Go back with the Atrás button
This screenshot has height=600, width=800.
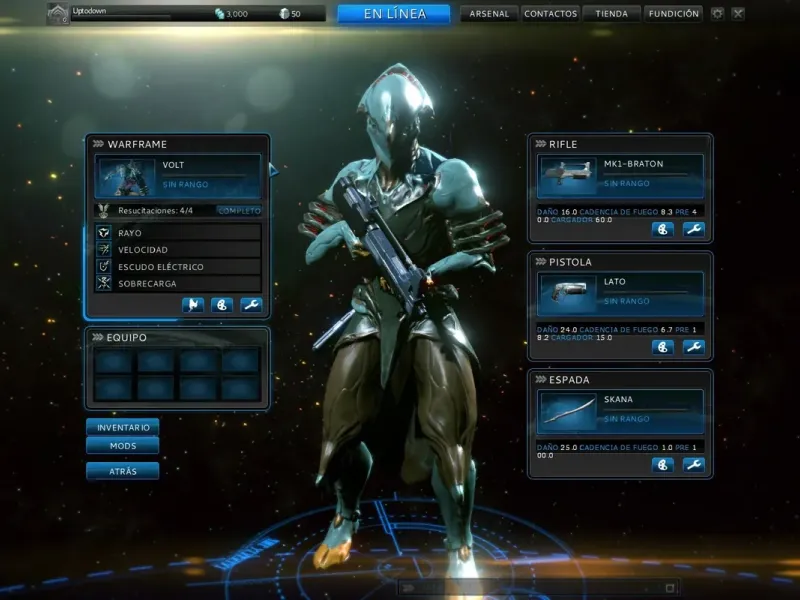pyautogui.click(x=123, y=470)
